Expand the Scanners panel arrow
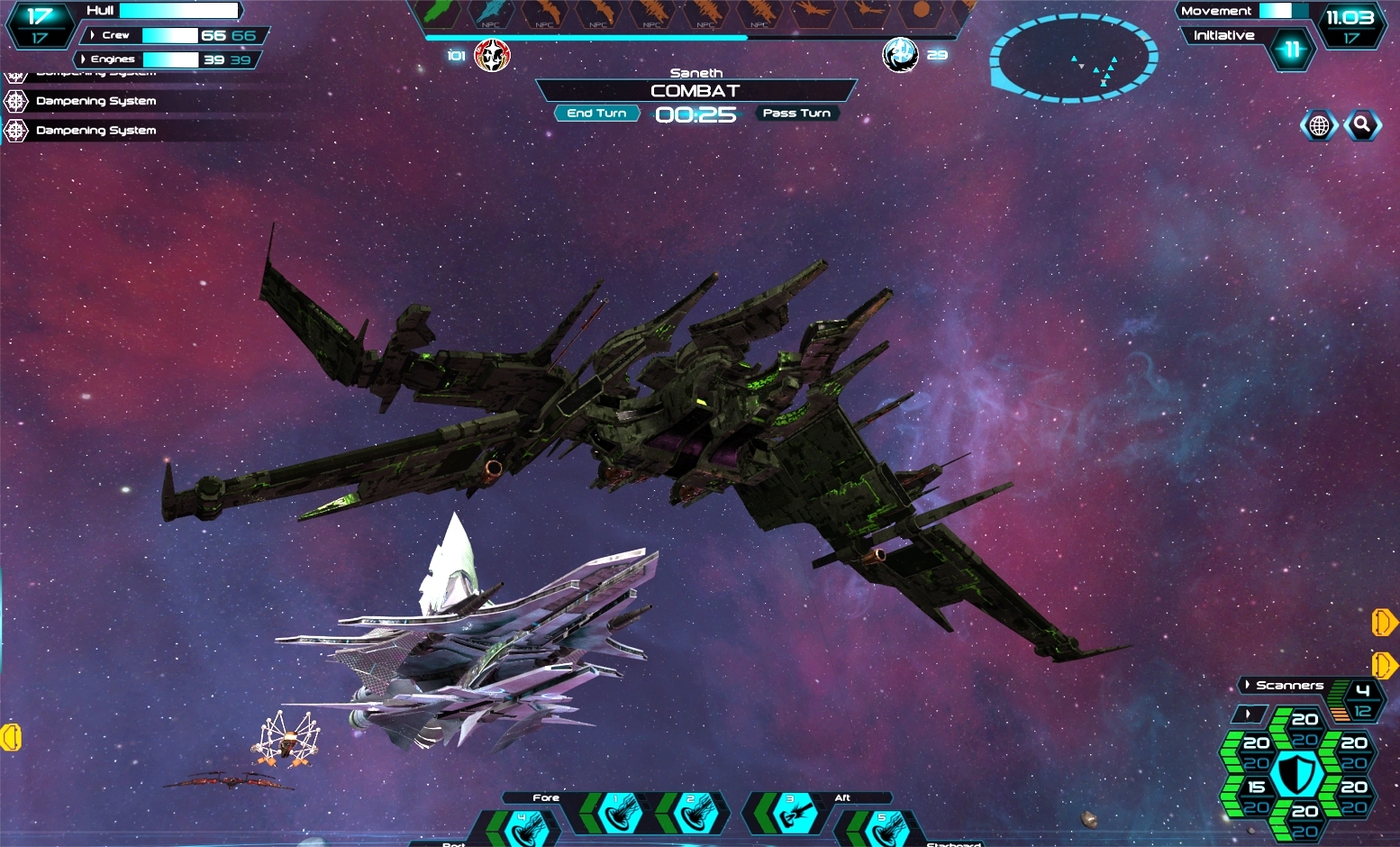The height and width of the screenshot is (847, 1400). [x=1247, y=686]
